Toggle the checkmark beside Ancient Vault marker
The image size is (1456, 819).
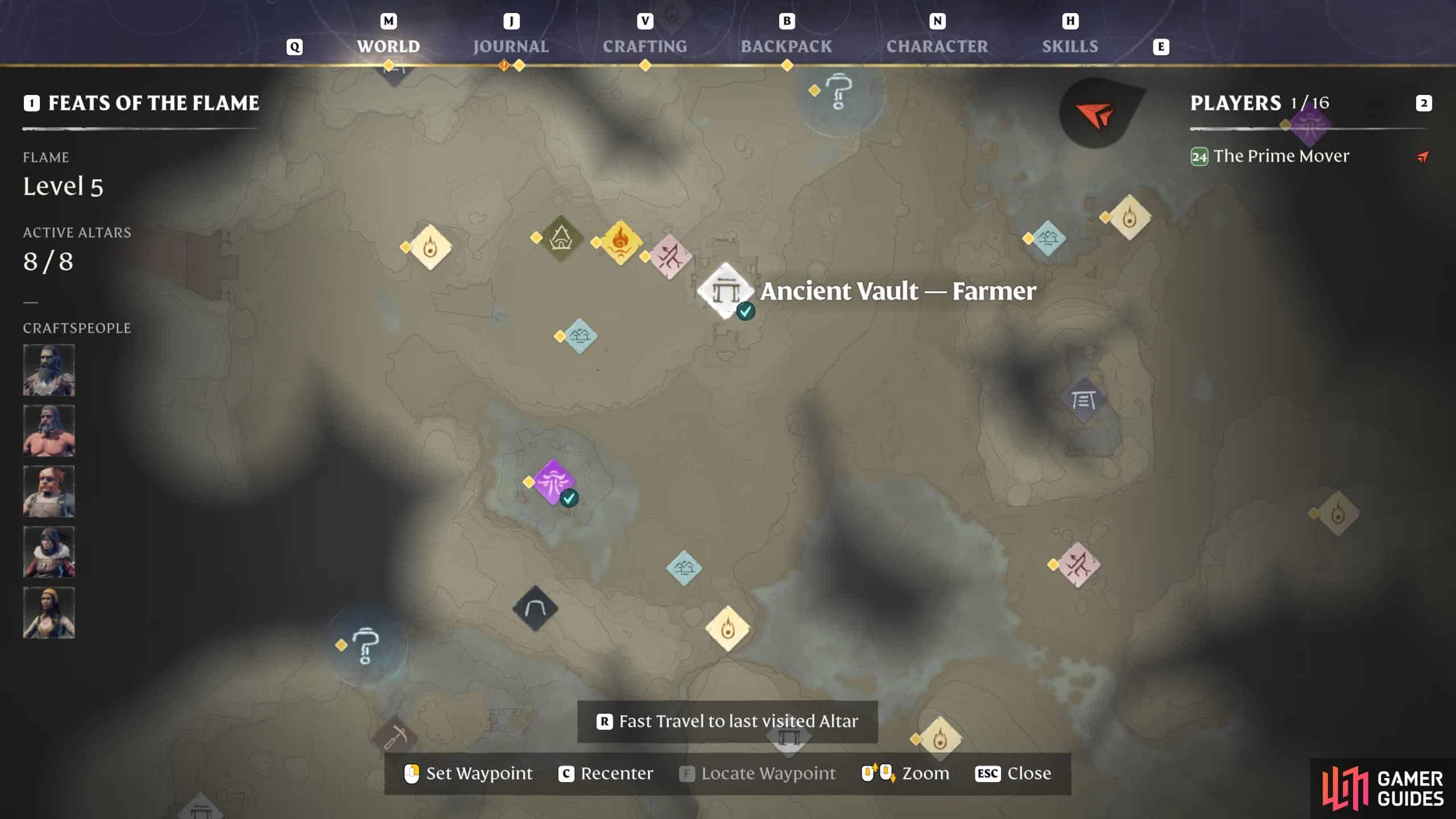point(745,312)
